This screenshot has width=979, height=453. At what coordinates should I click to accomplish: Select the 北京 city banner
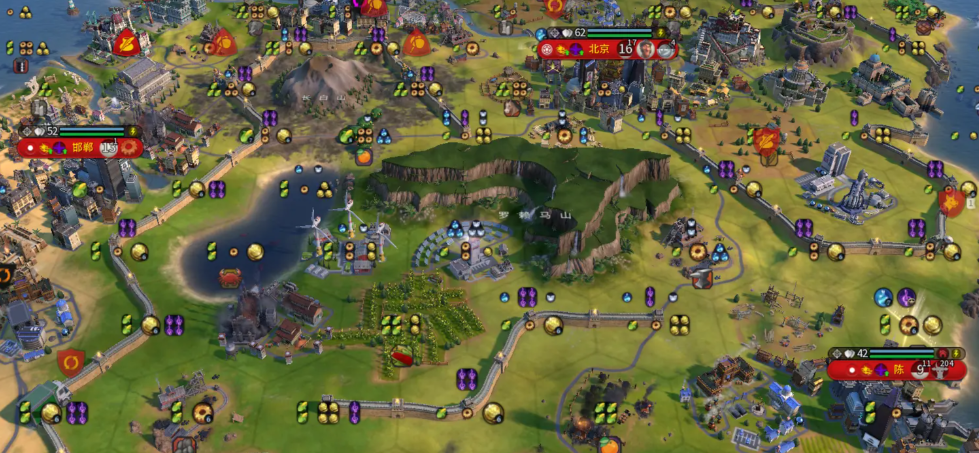pyautogui.click(x=598, y=49)
